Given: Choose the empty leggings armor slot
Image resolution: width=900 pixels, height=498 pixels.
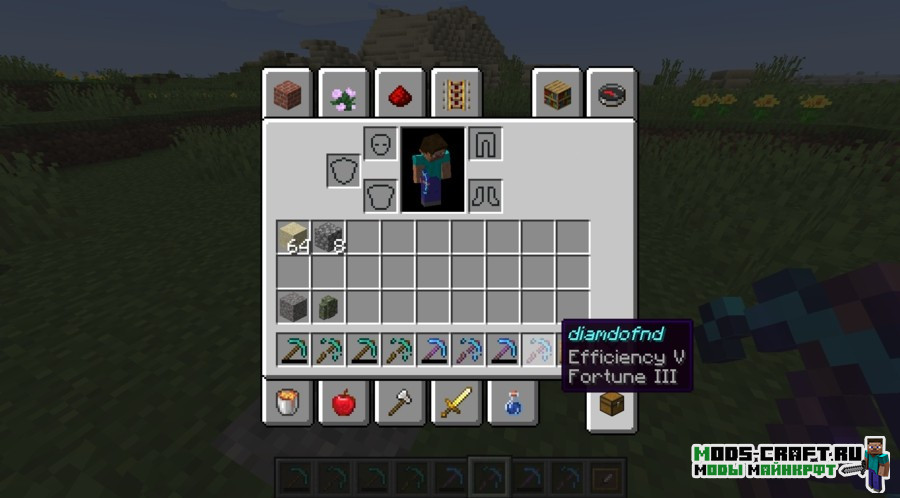Looking at the screenshot, I should click(485, 144).
